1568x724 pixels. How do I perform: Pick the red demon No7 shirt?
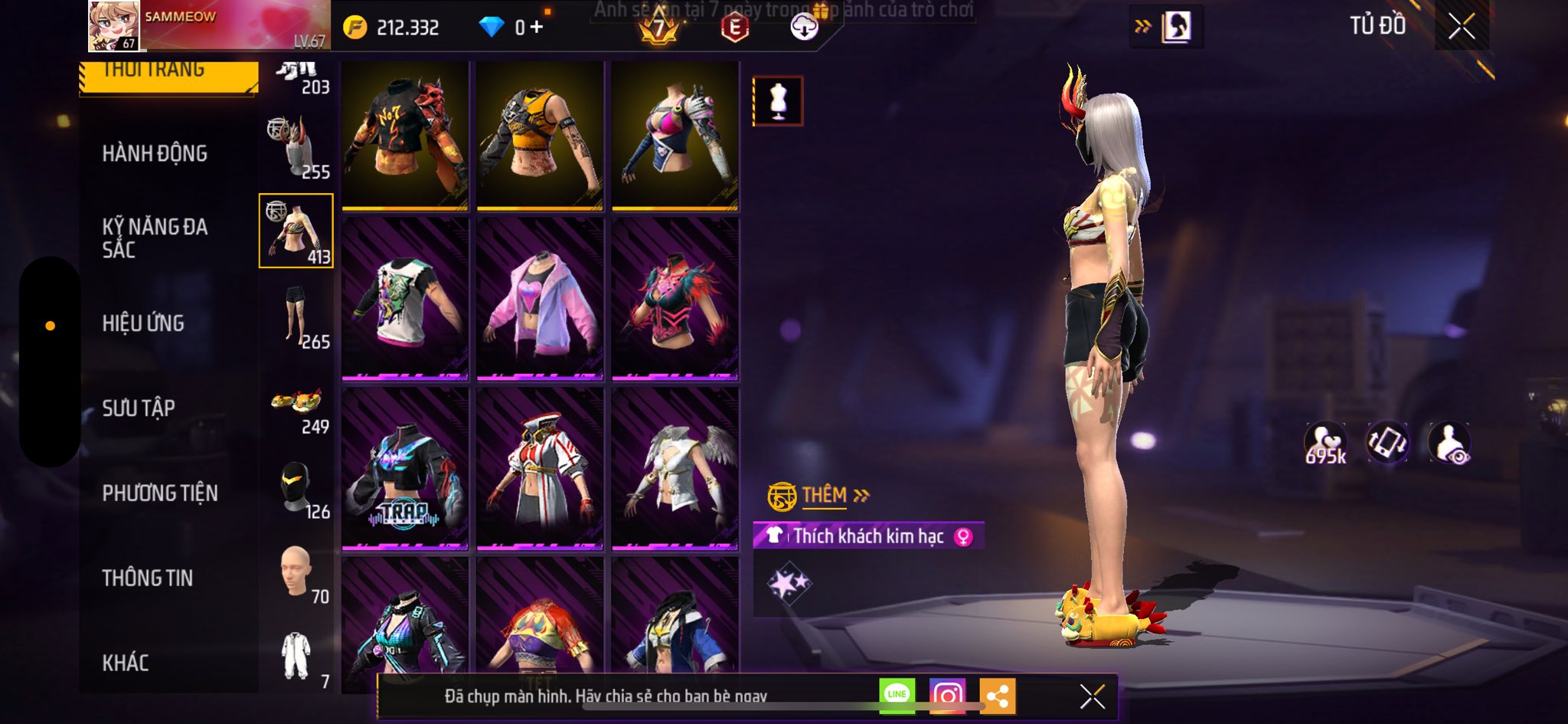tap(405, 135)
